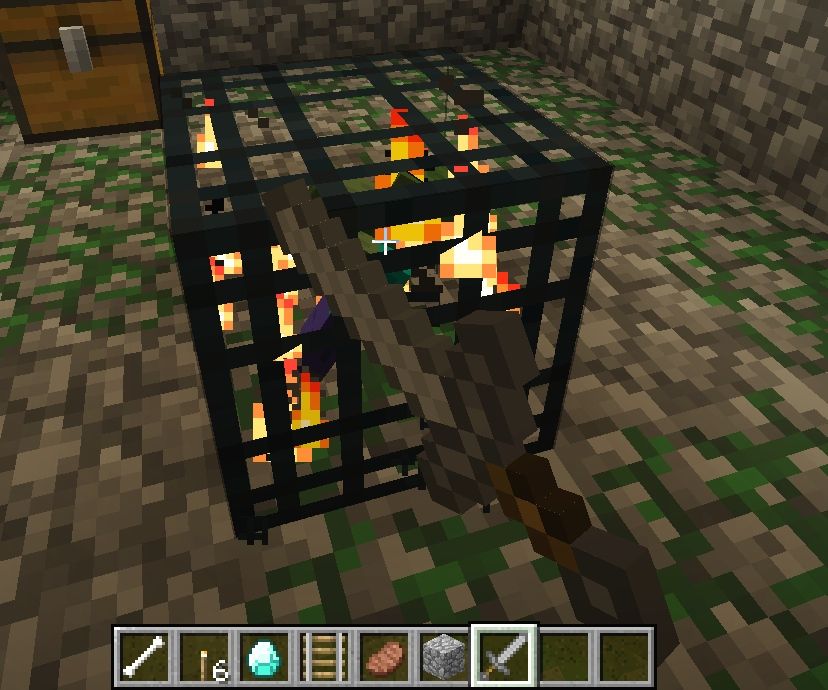The width and height of the screenshot is (828, 690).
Task: Select the raw porkchop slot
Action: (384, 656)
